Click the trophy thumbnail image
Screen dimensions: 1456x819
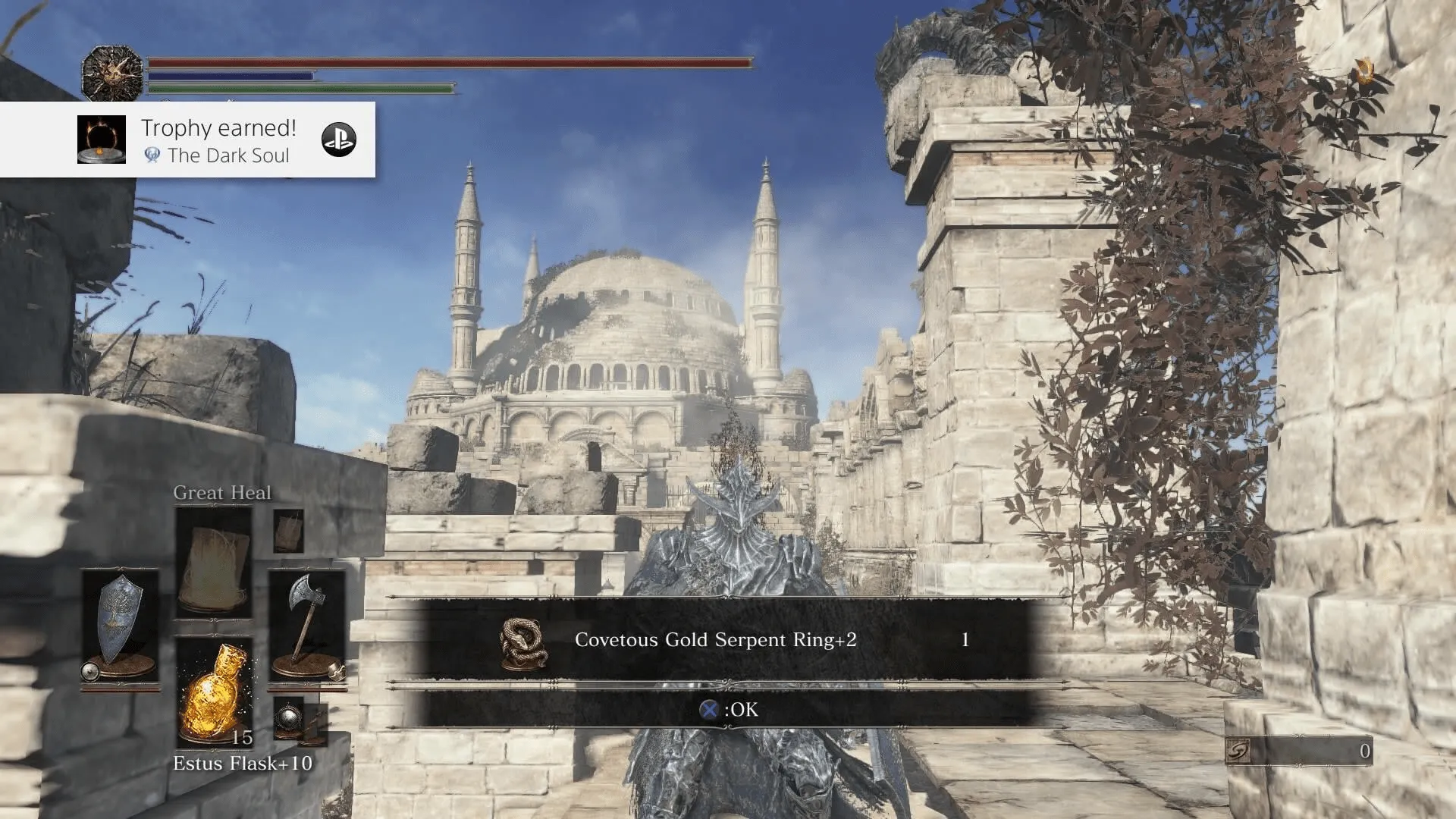click(102, 140)
